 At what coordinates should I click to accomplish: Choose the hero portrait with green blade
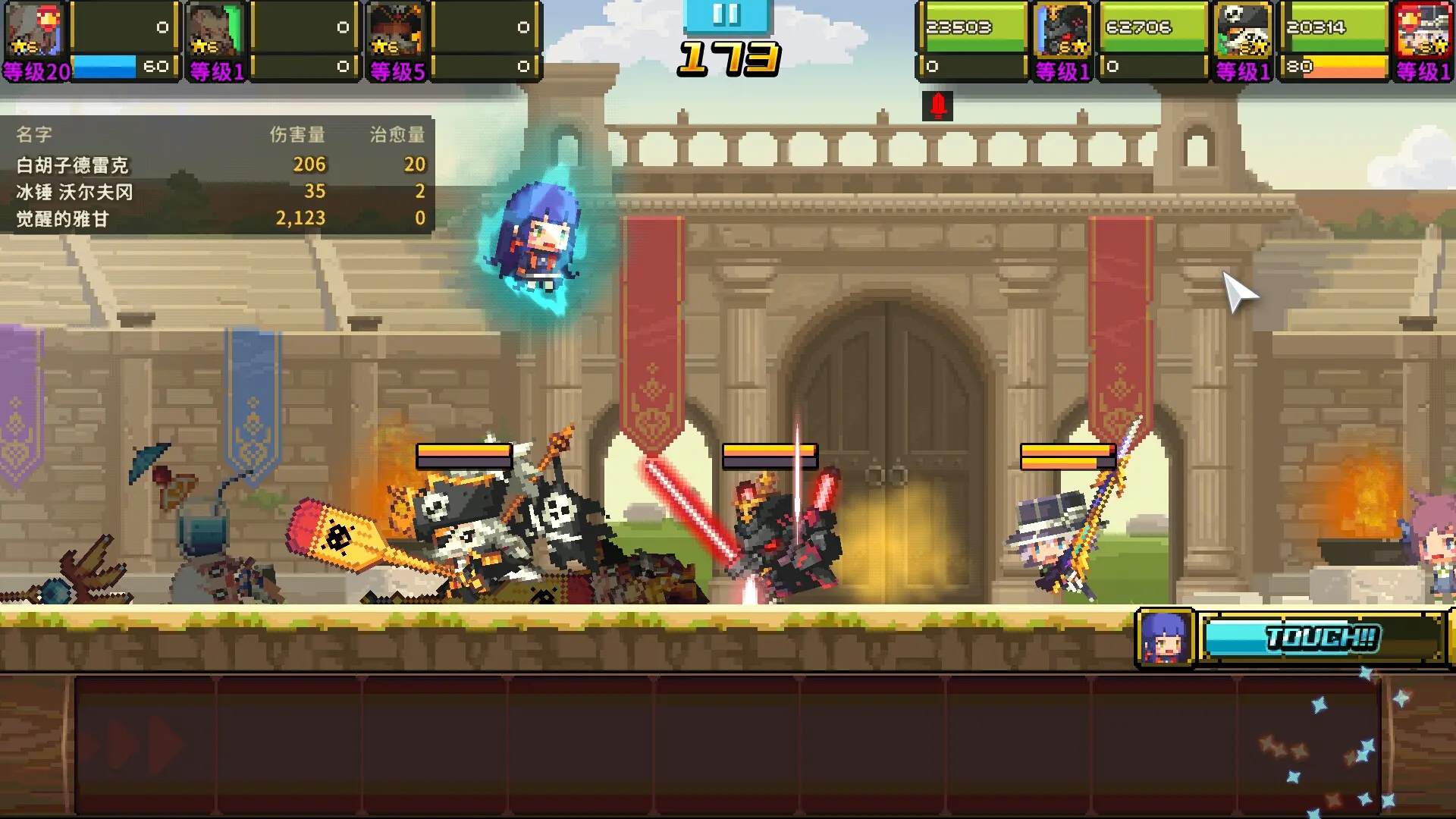click(x=216, y=30)
